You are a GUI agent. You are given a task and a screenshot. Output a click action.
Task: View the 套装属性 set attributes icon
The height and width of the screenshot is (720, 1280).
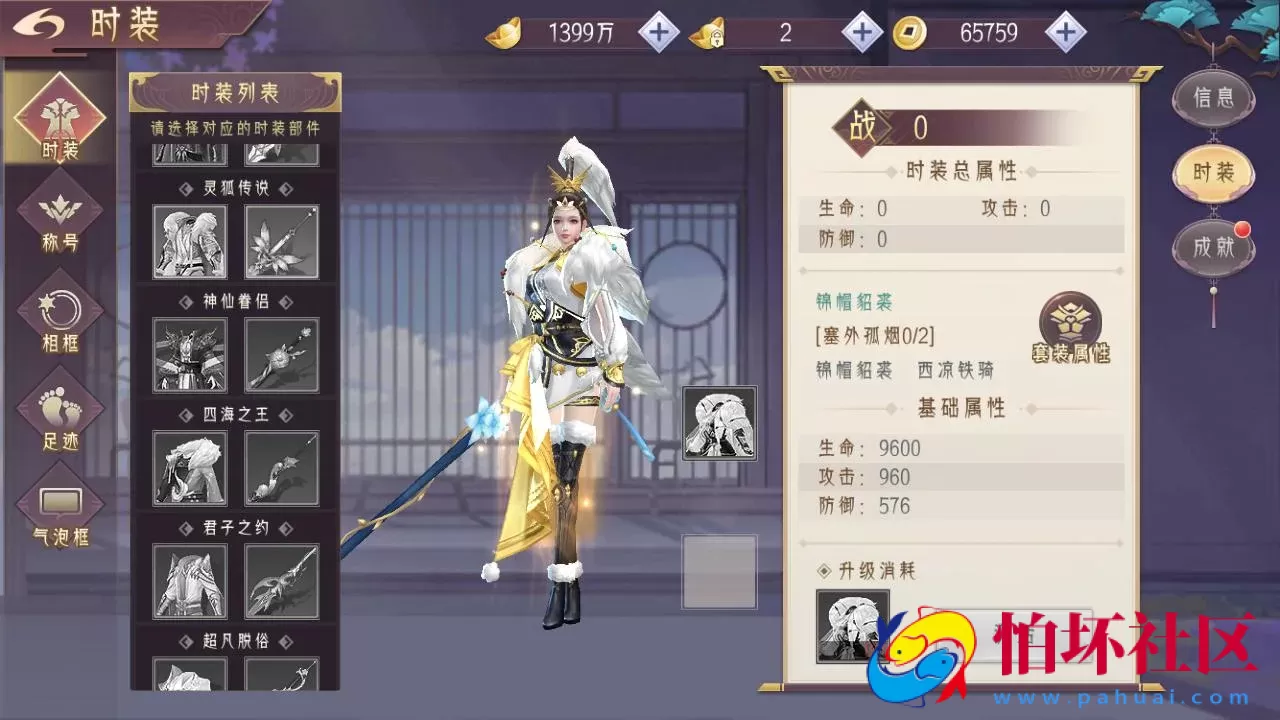[x=1069, y=325]
